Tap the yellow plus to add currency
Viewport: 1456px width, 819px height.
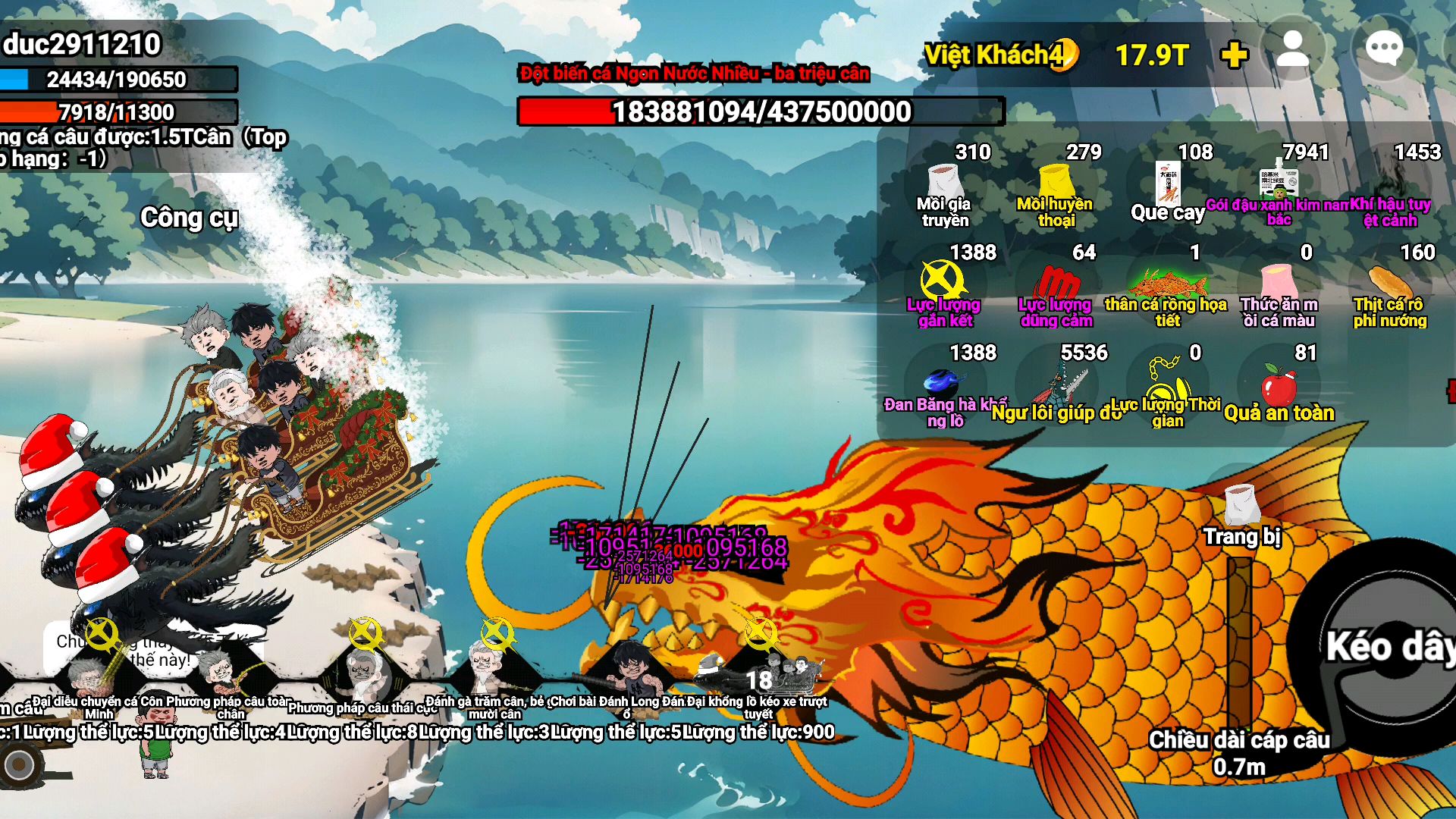click(1234, 55)
